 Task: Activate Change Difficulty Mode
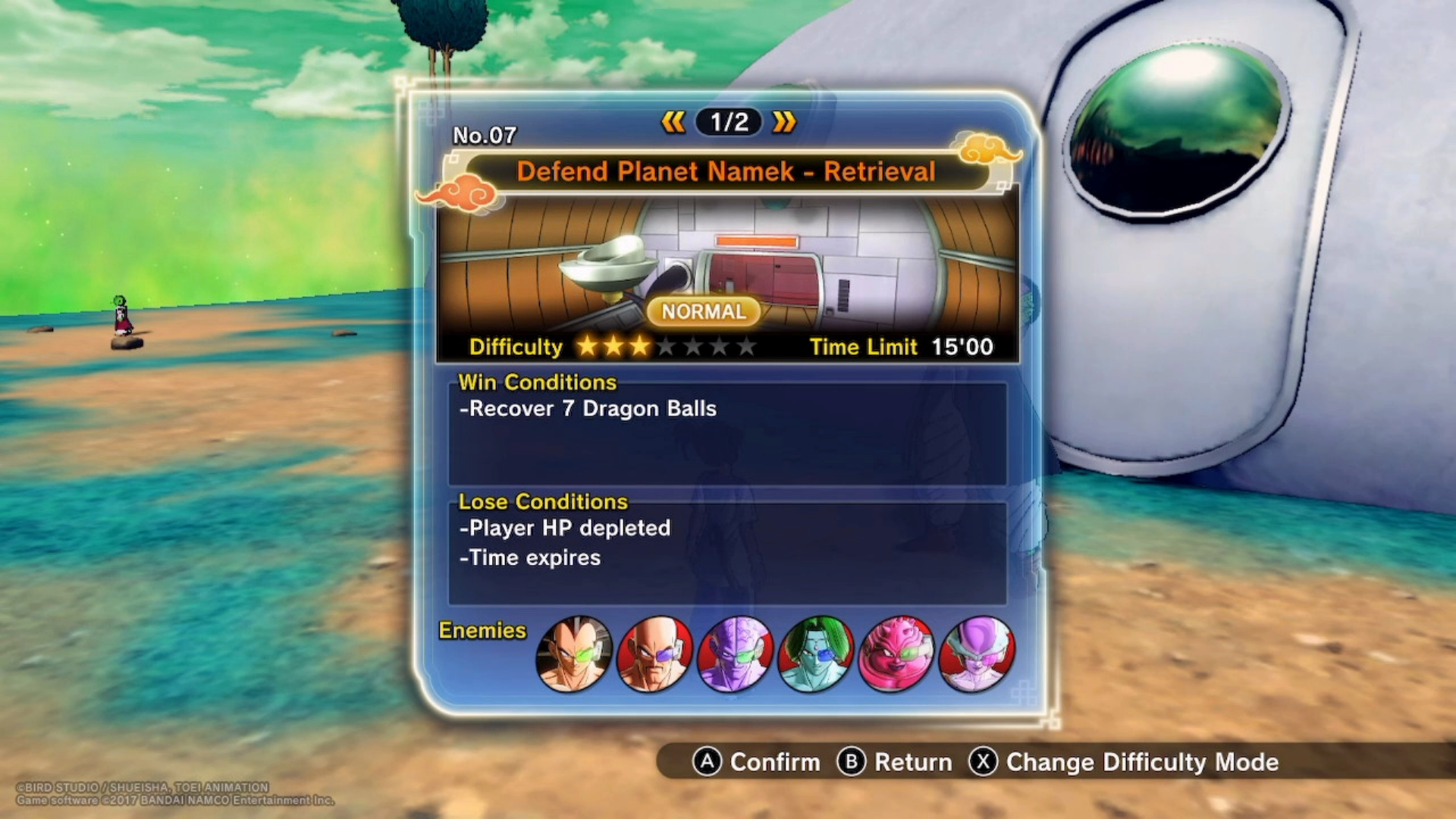pos(1124,762)
